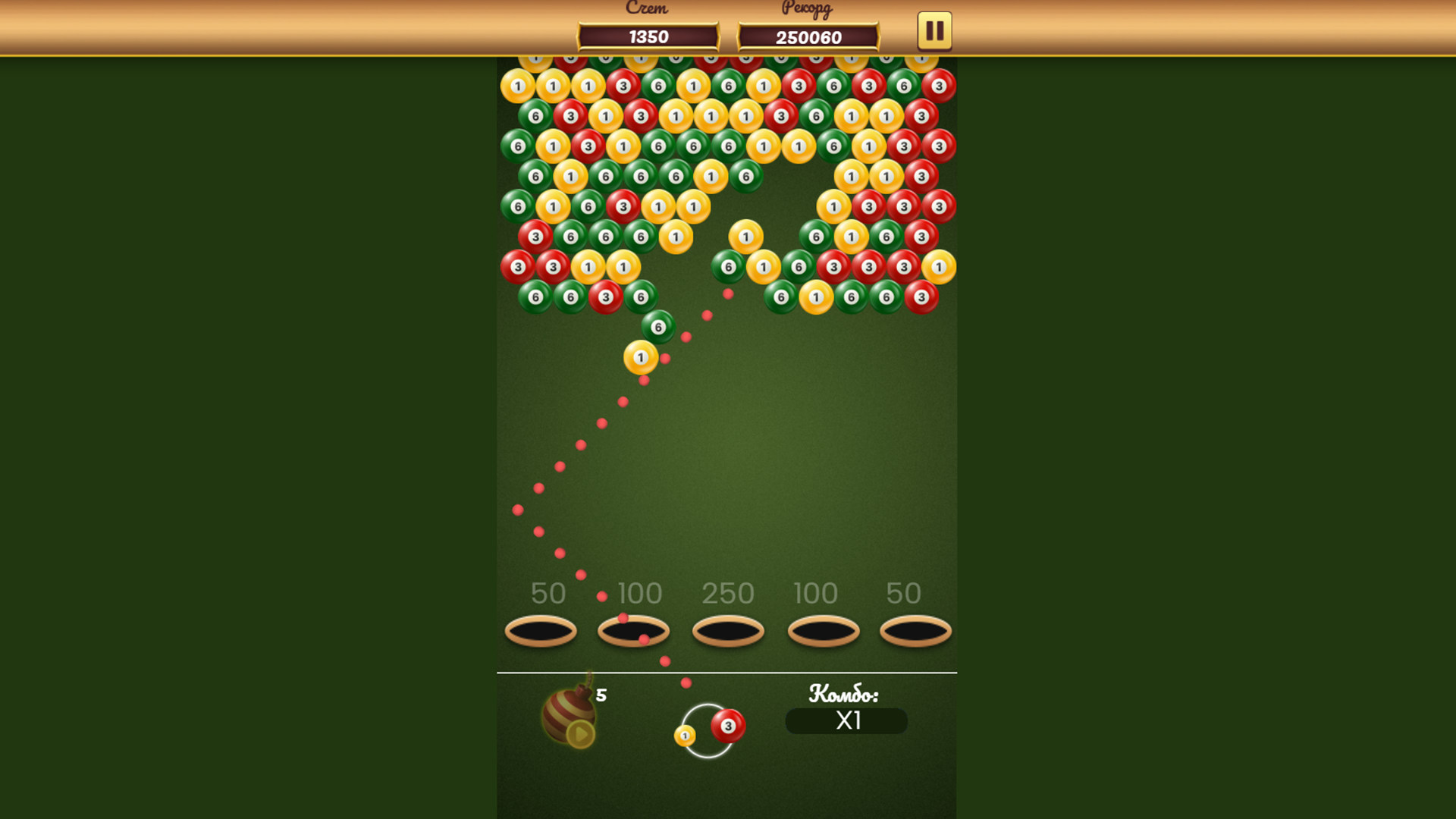The width and height of the screenshot is (1456, 819).
Task: Open the Рекорд record display showing 250060
Action: [808, 36]
